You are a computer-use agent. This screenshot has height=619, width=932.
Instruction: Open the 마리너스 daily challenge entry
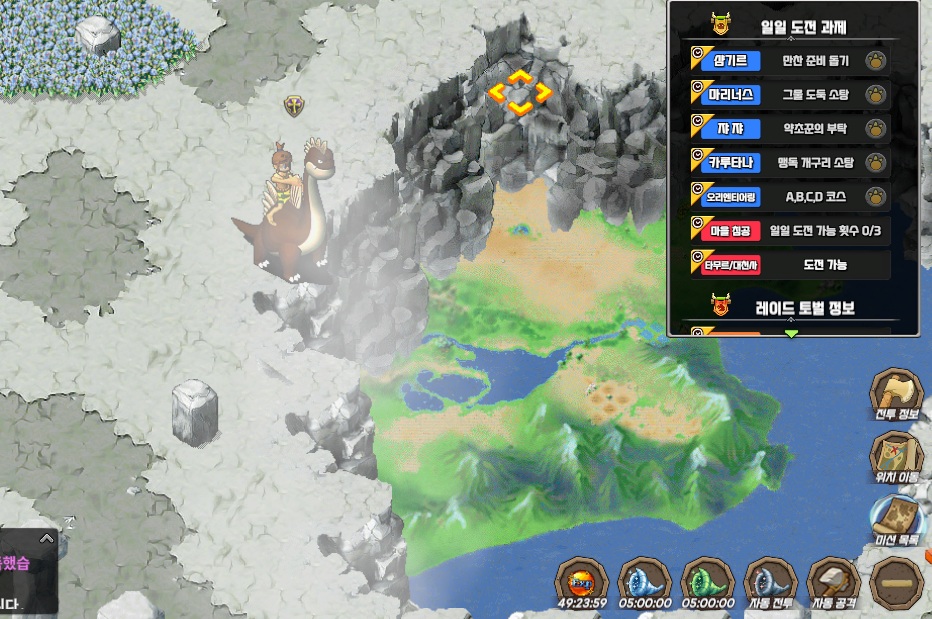point(788,95)
